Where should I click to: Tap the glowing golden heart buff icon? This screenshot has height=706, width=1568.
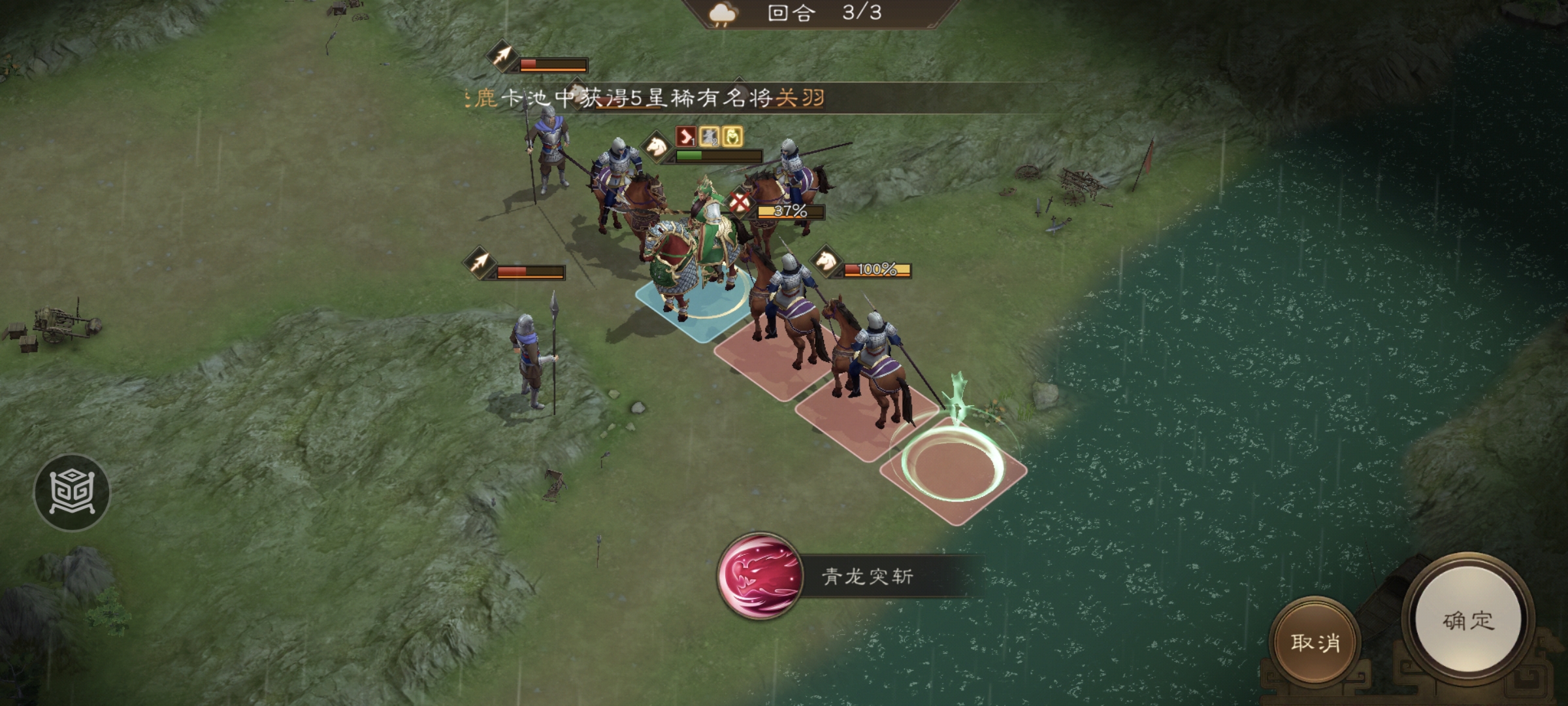(x=732, y=135)
